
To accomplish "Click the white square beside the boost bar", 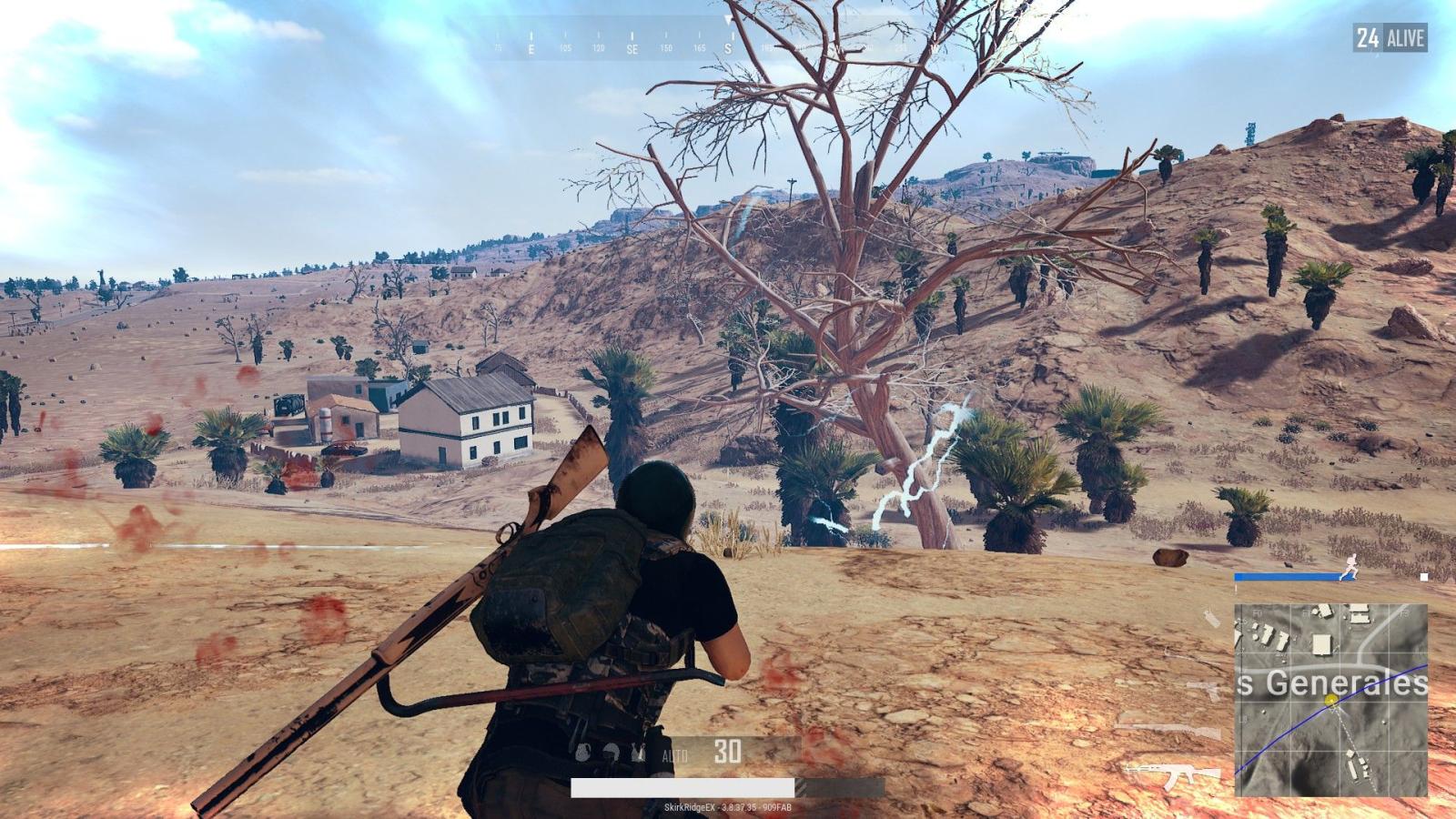I will pos(1423,576).
